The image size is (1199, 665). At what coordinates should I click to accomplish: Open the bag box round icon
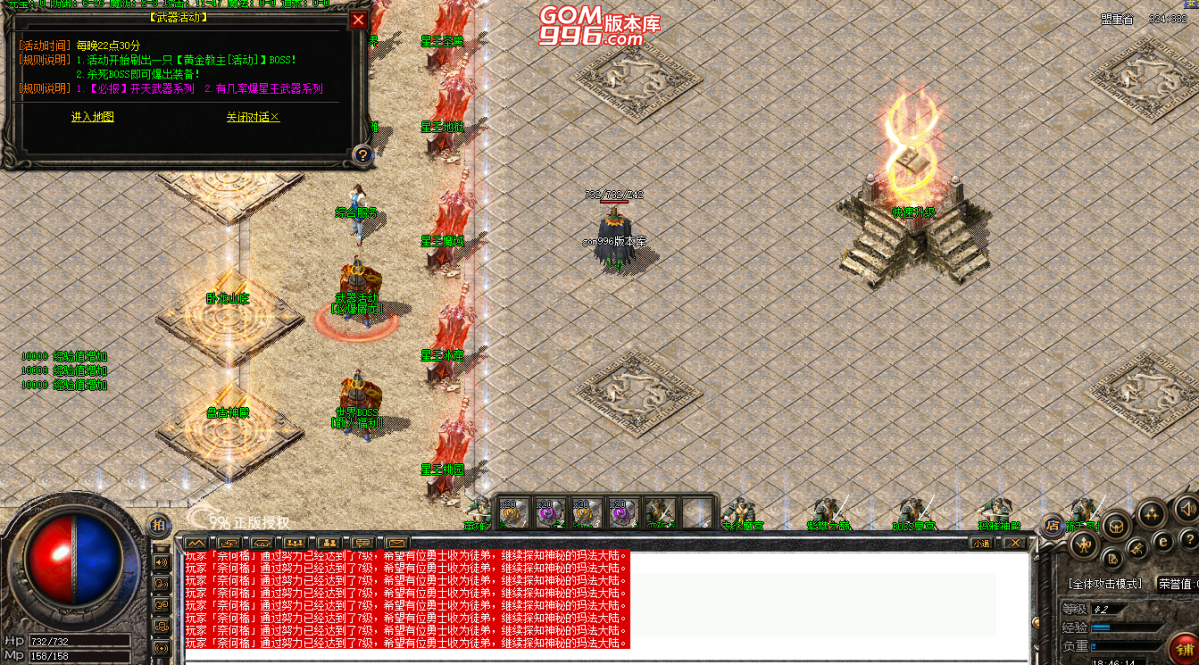[1116, 525]
